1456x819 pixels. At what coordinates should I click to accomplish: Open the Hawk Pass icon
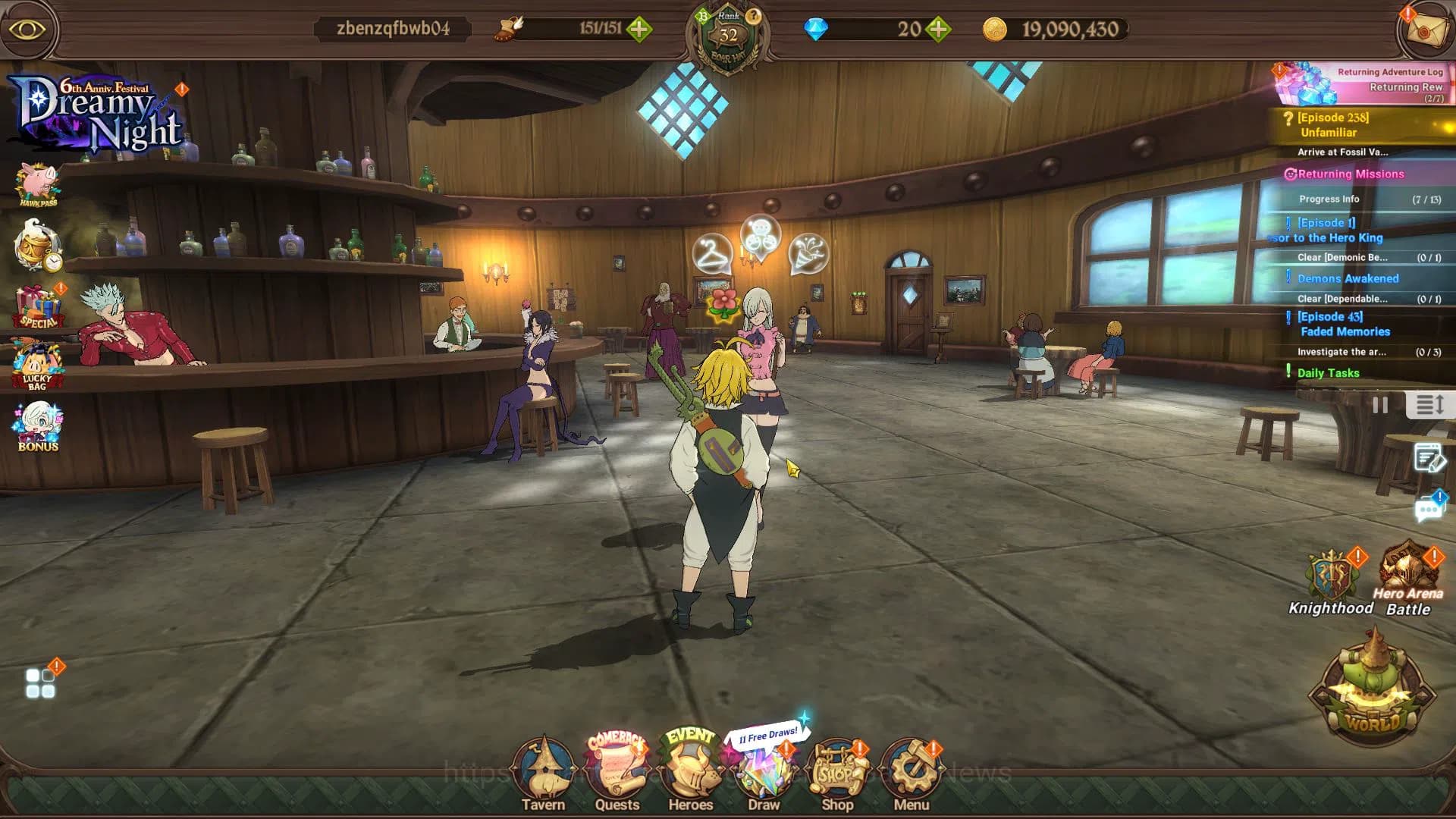click(x=38, y=184)
